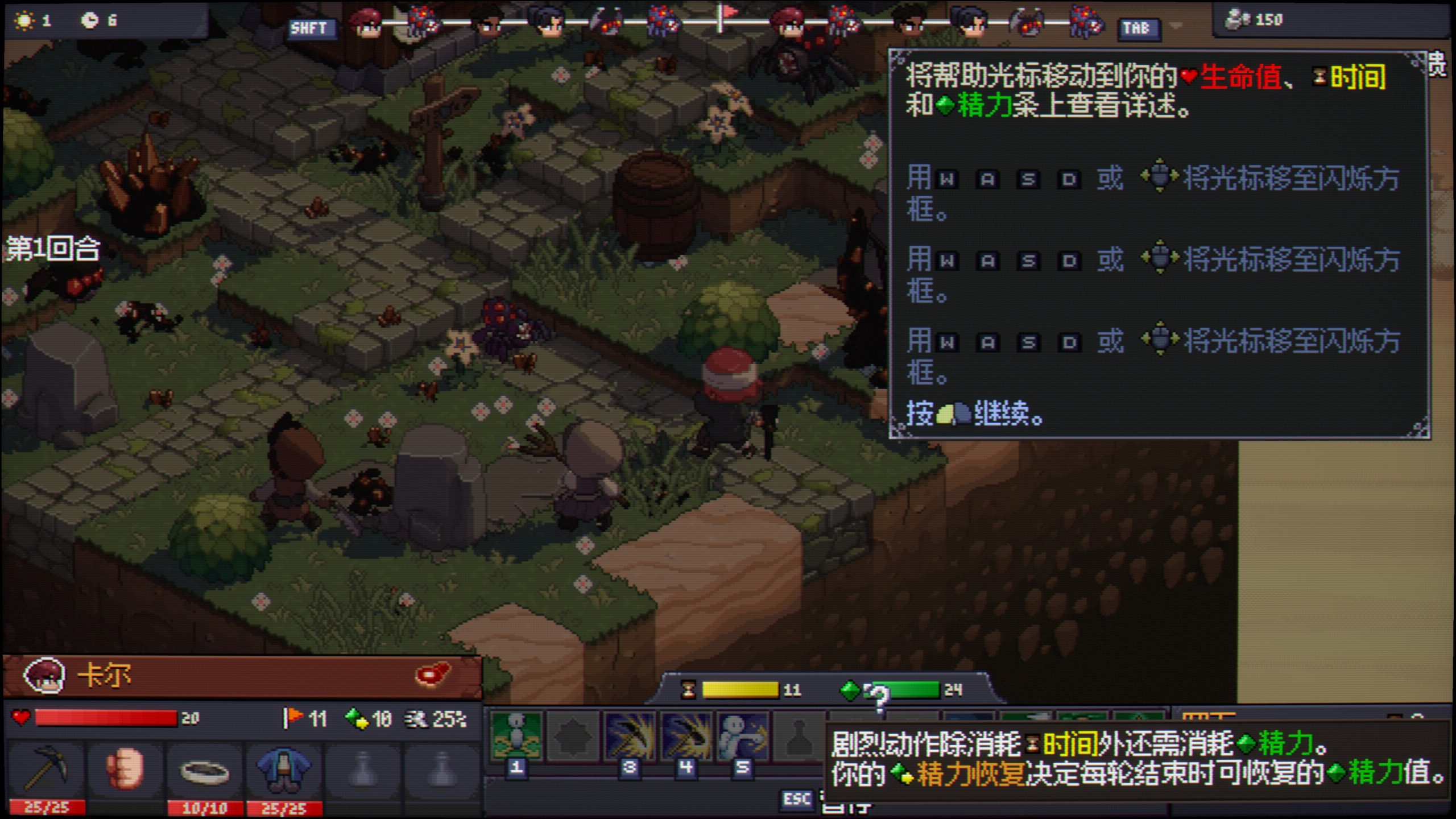Choose the ring accessory slot

[204, 771]
